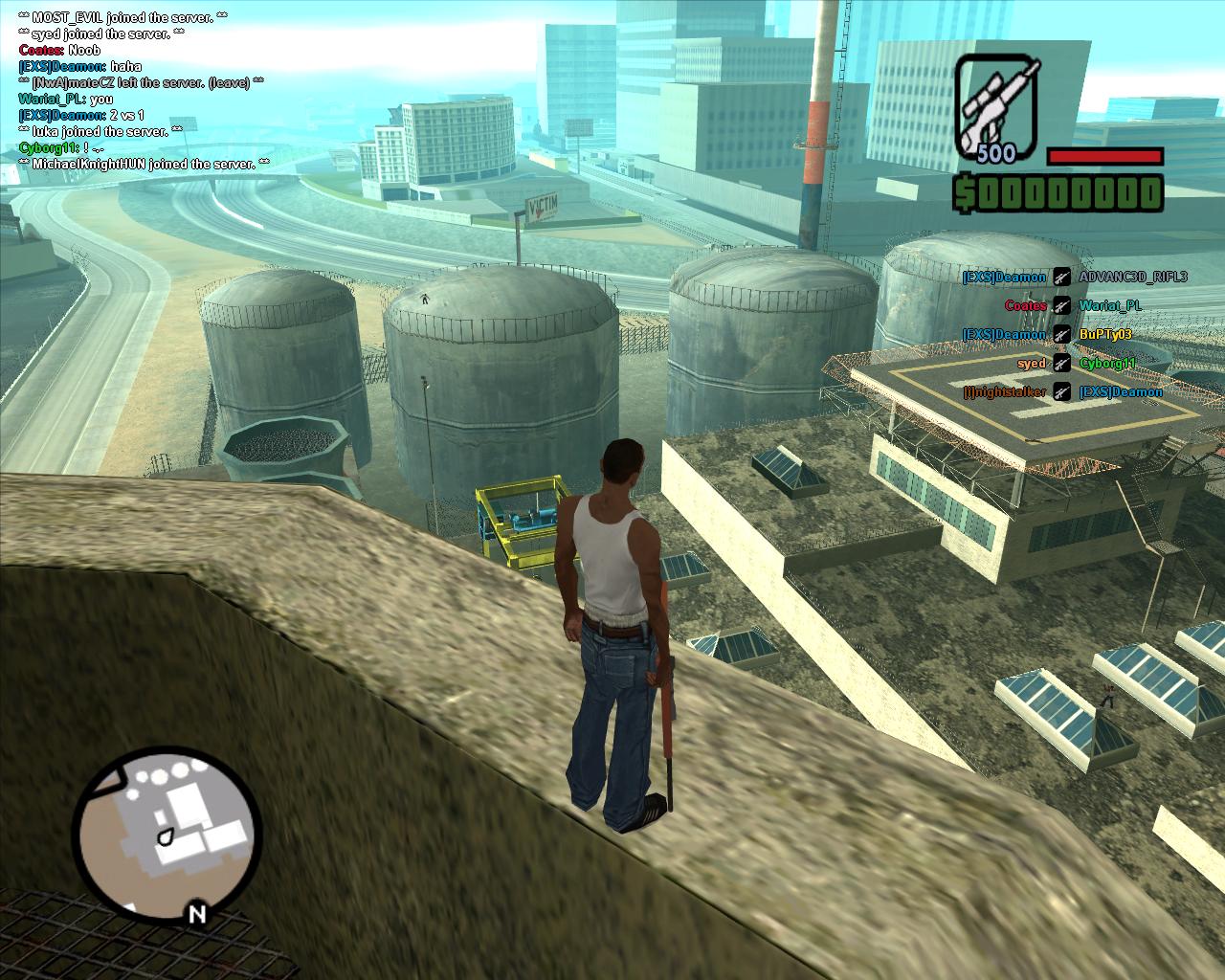
Task: Select the [i]nightstalker kill feed entry
Action: point(1005,392)
